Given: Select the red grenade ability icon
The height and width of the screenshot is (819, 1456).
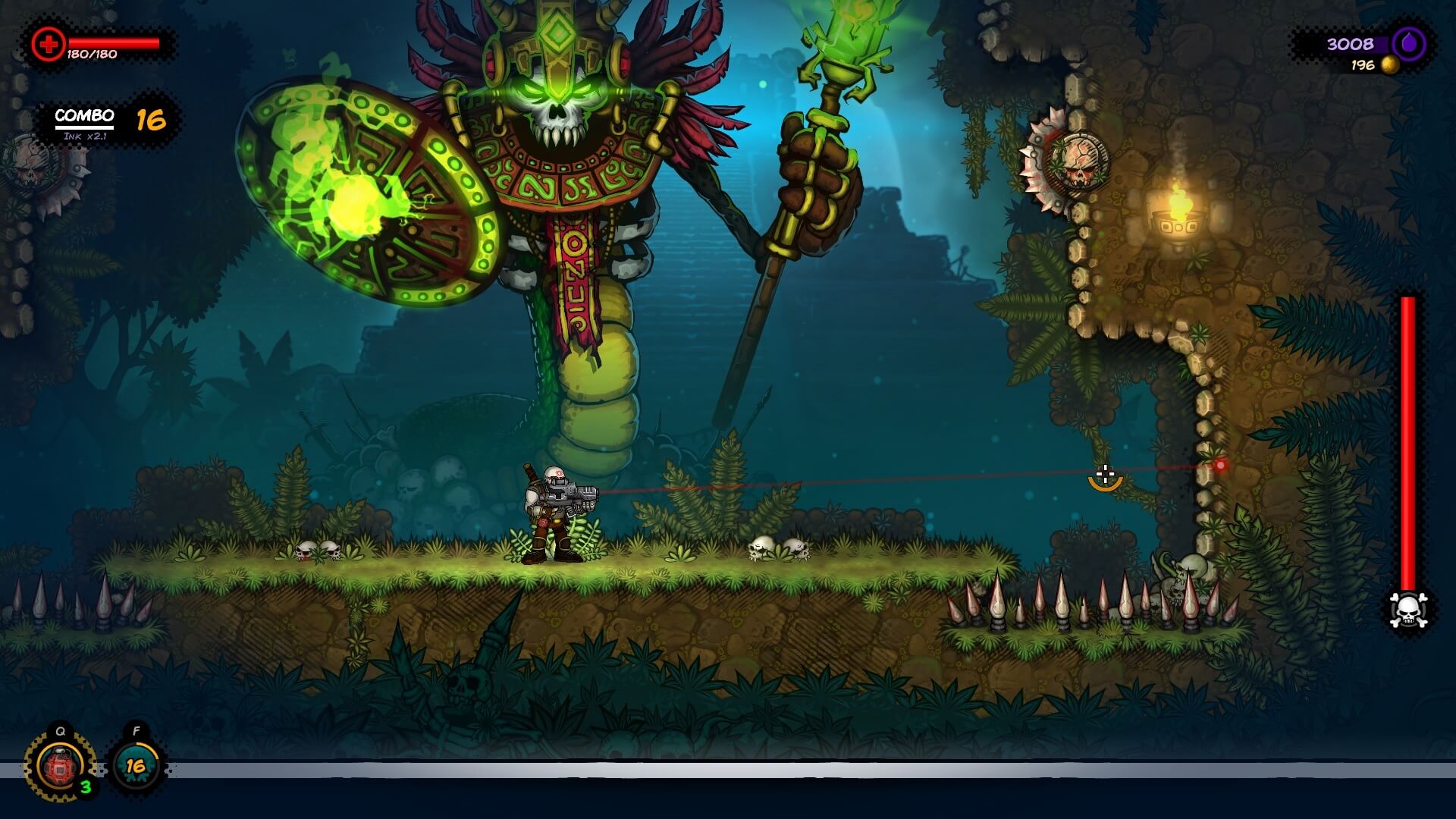Looking at the screenshot, I should coord(60,767).
